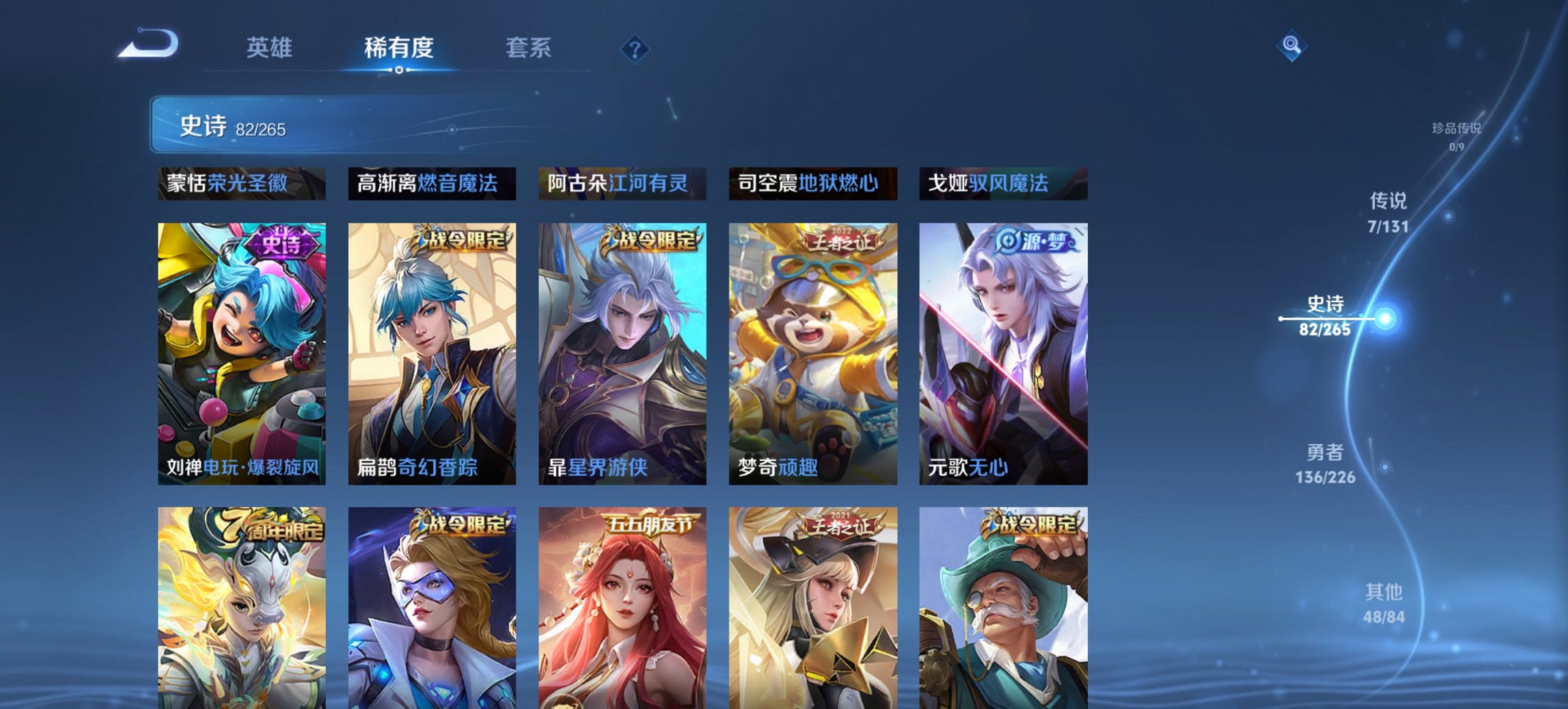Switch to the 套系 tab
The width and height of the screenshot is (1568, 709).
527,48
